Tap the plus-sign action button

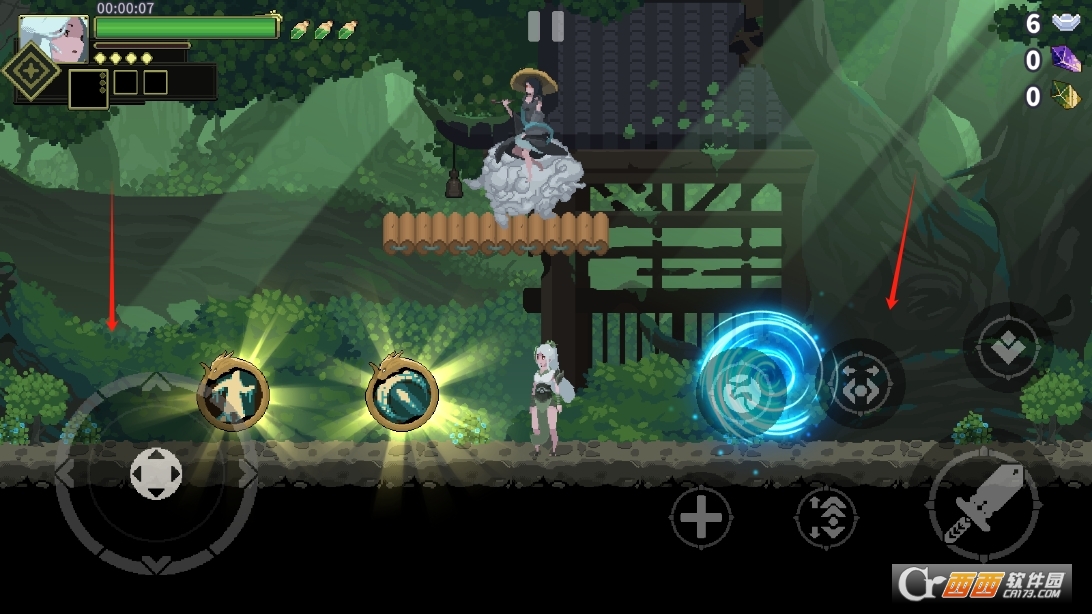tap(701, 518)
